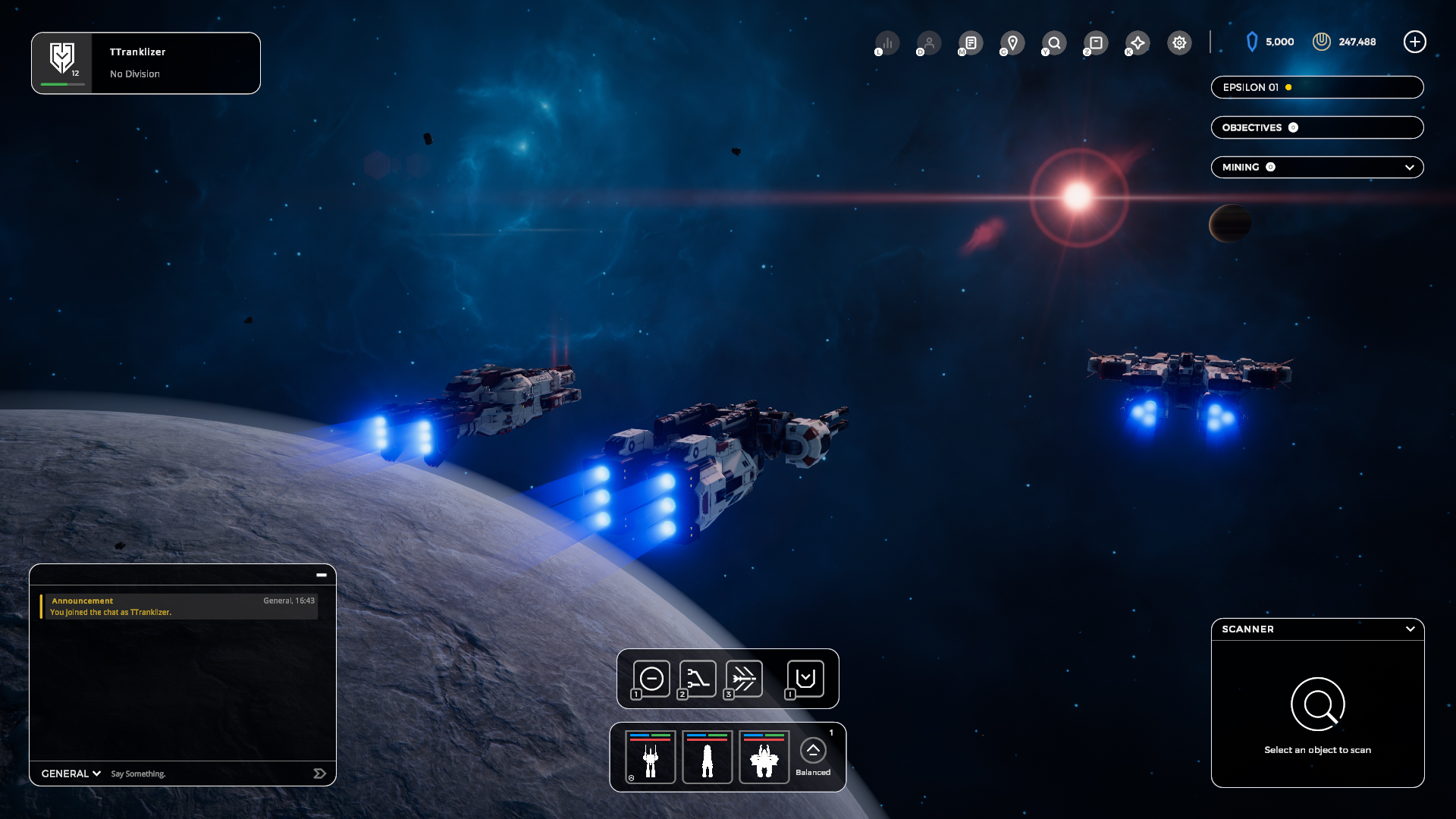Select the middle ship card in fleet

[x=707, y=757]
